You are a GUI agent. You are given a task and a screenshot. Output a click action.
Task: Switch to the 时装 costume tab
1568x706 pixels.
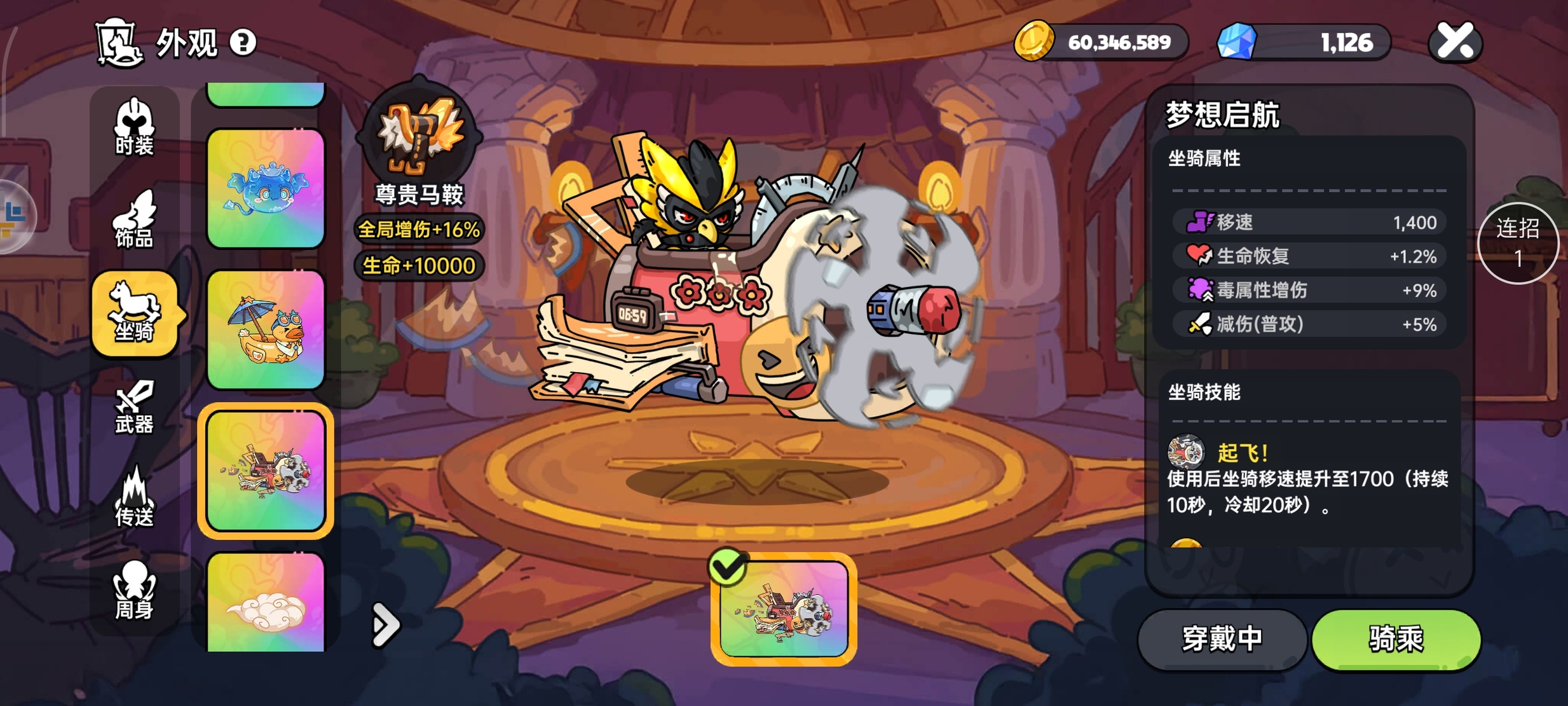click(134, 127)
